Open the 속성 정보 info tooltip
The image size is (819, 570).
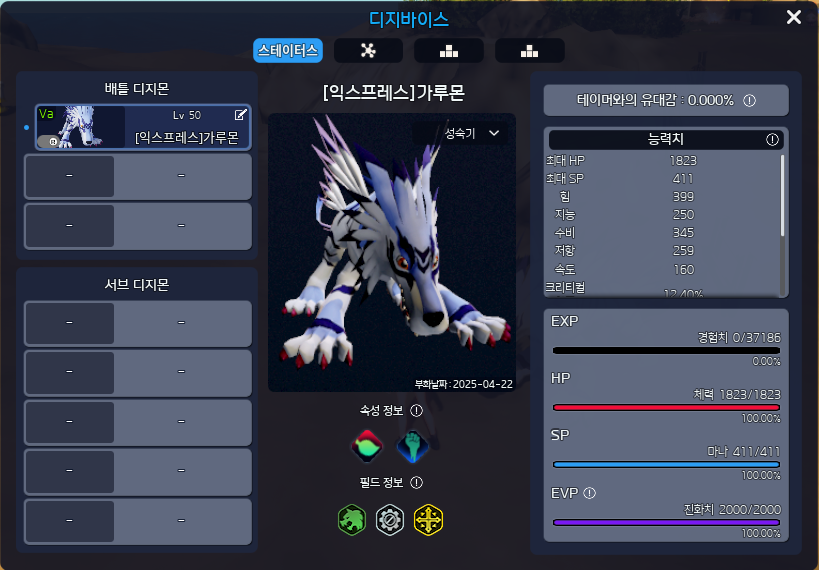pyautogui.click(x=417, y=410)
